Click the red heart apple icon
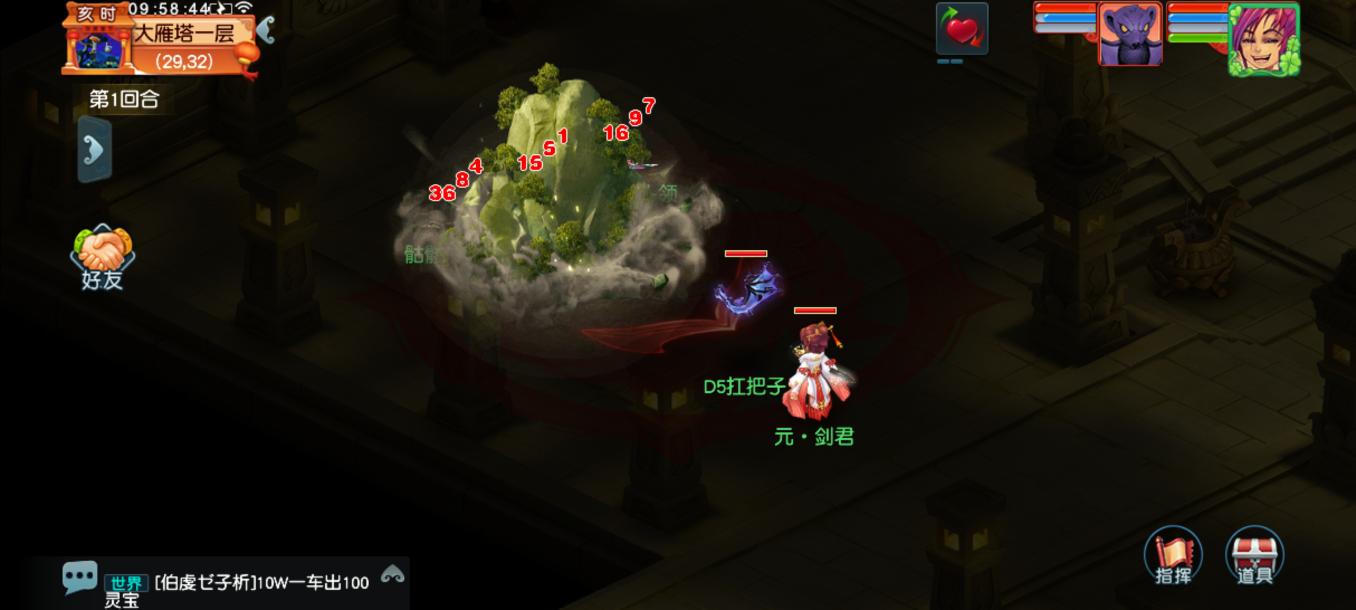The width and height of the screenshot is (1356, 610). [962, 29]
